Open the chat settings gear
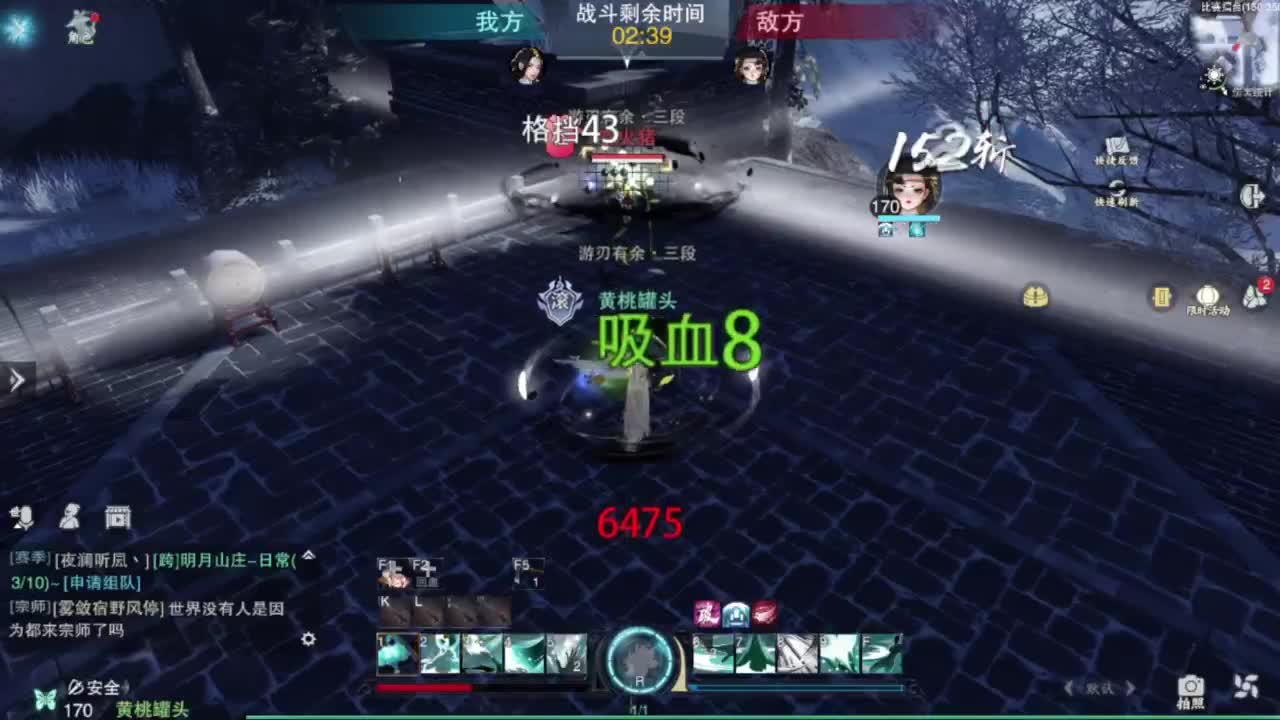1280x720 pixels. point(309,639)
